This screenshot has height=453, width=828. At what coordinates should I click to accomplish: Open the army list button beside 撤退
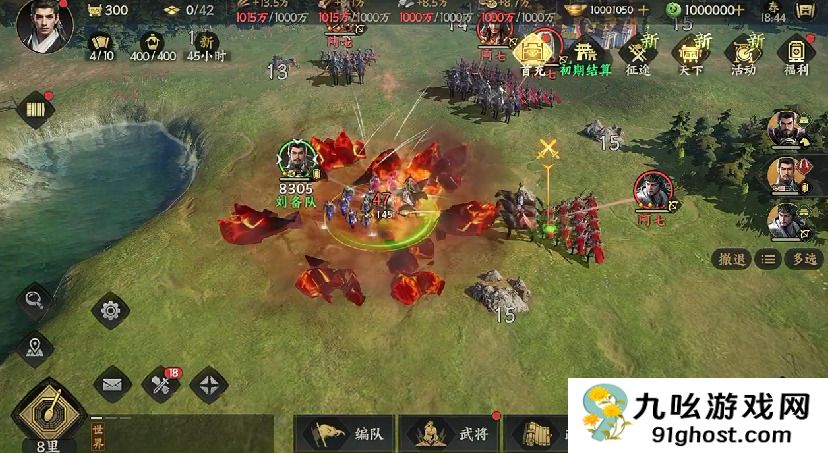[767, 259]
